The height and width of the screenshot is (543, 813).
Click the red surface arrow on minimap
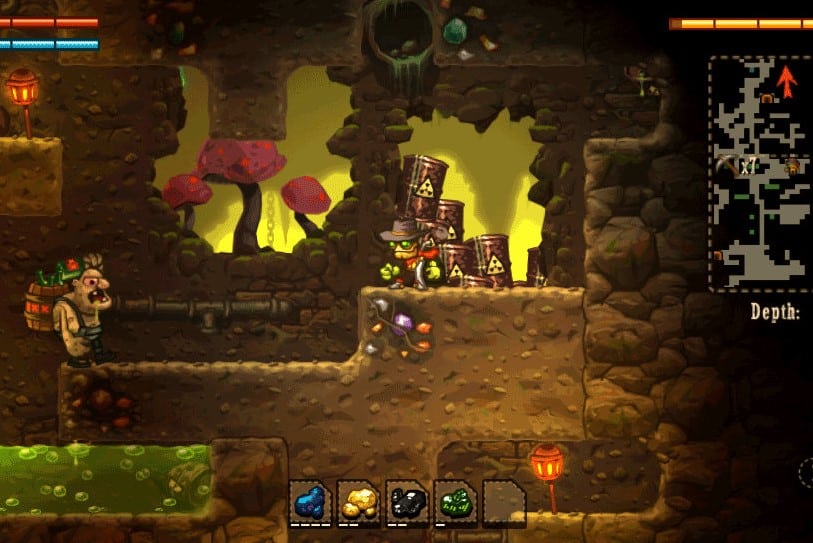[786, 80]
